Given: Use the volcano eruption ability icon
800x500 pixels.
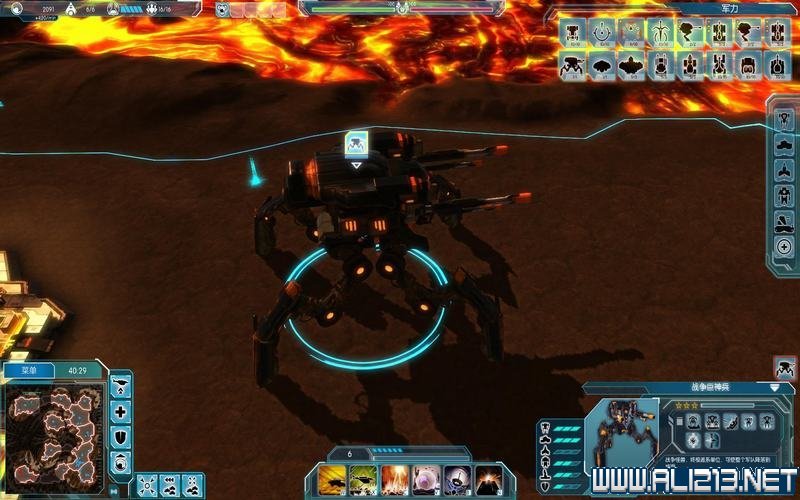Looking at the screenshot, I should coord(488,479).
